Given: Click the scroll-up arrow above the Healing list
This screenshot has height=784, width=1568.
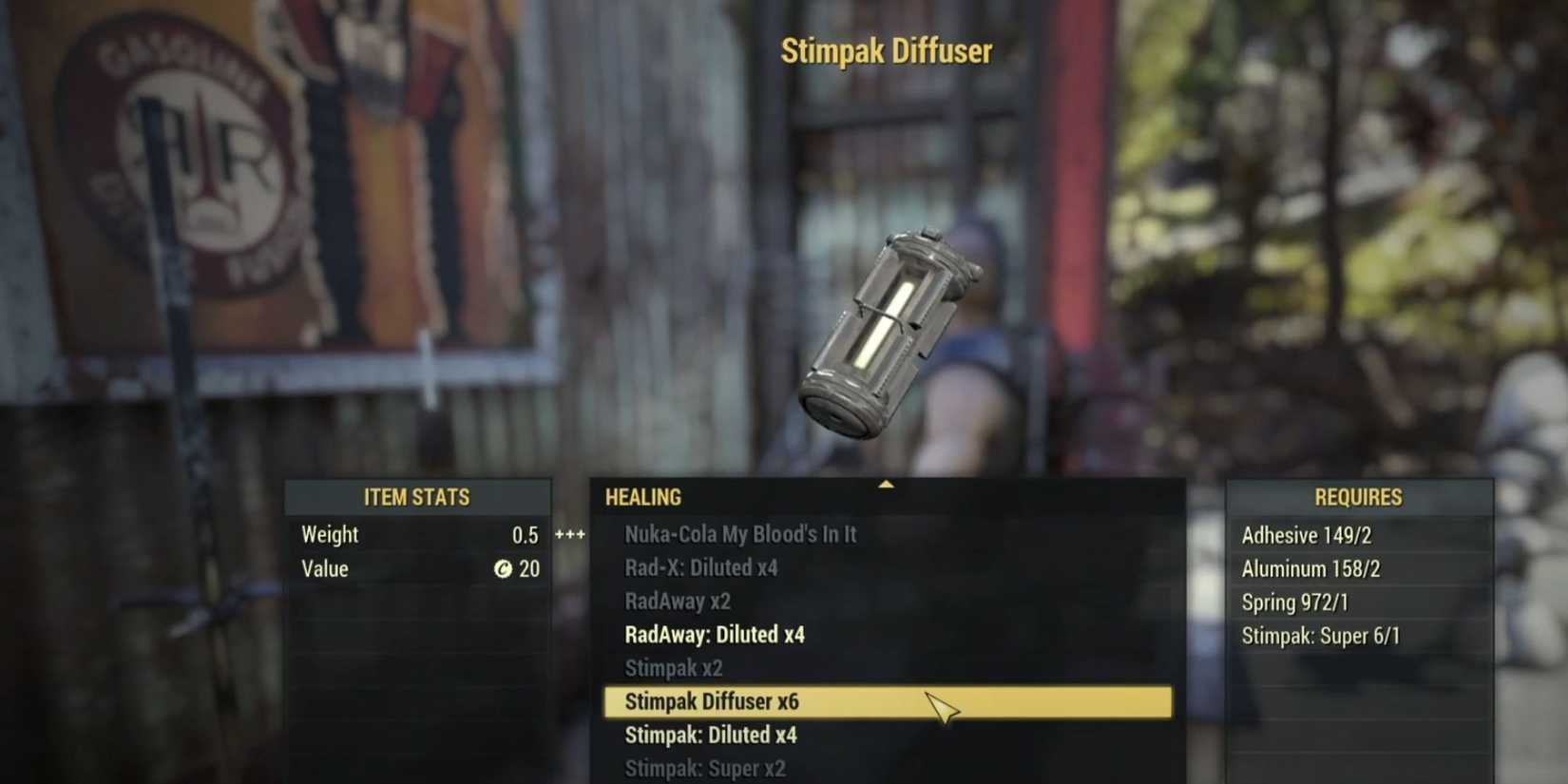Looking at the screenshot, I should (888, 484).
